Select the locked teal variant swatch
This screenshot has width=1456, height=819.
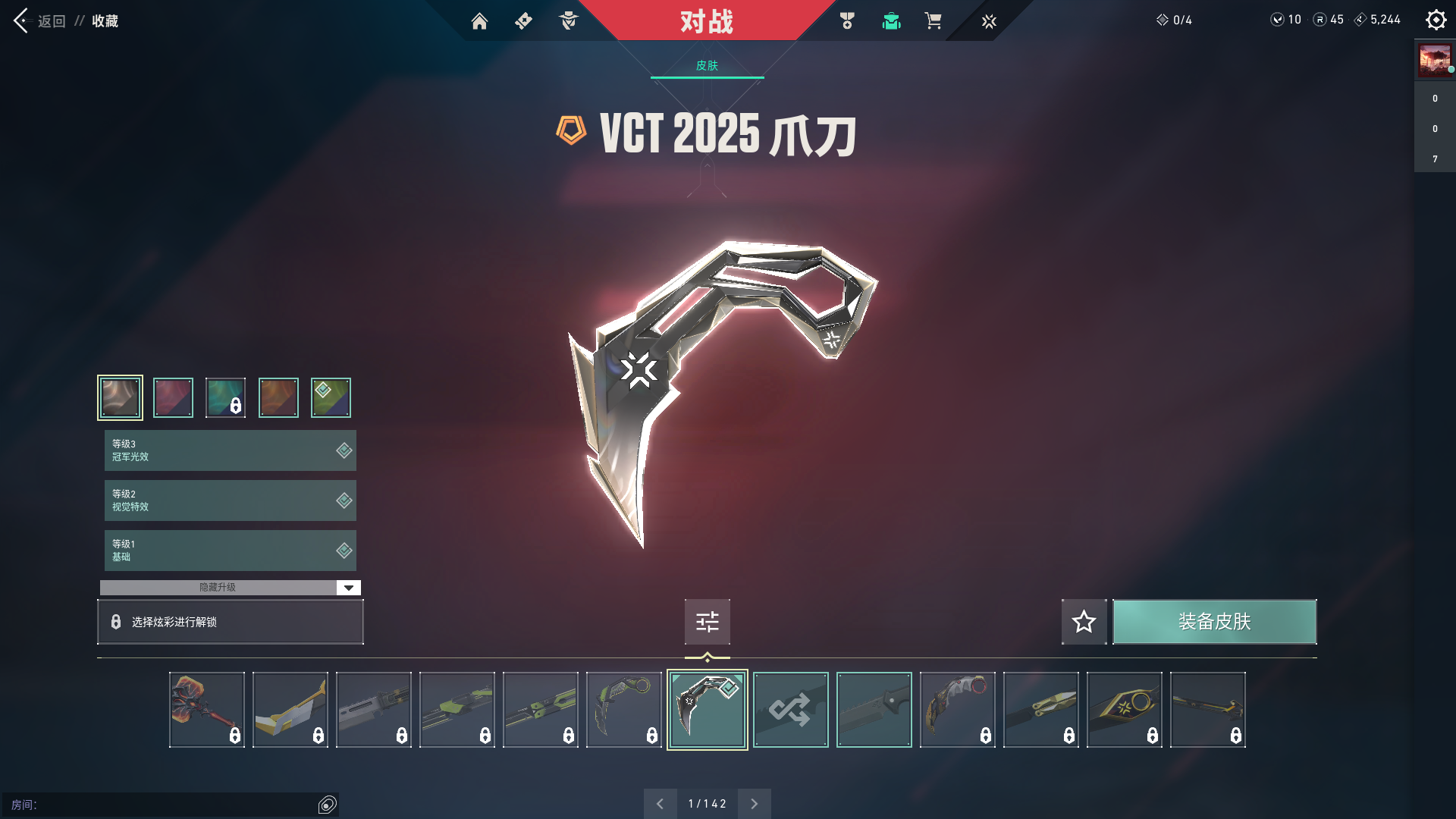(x=225, y=397)
